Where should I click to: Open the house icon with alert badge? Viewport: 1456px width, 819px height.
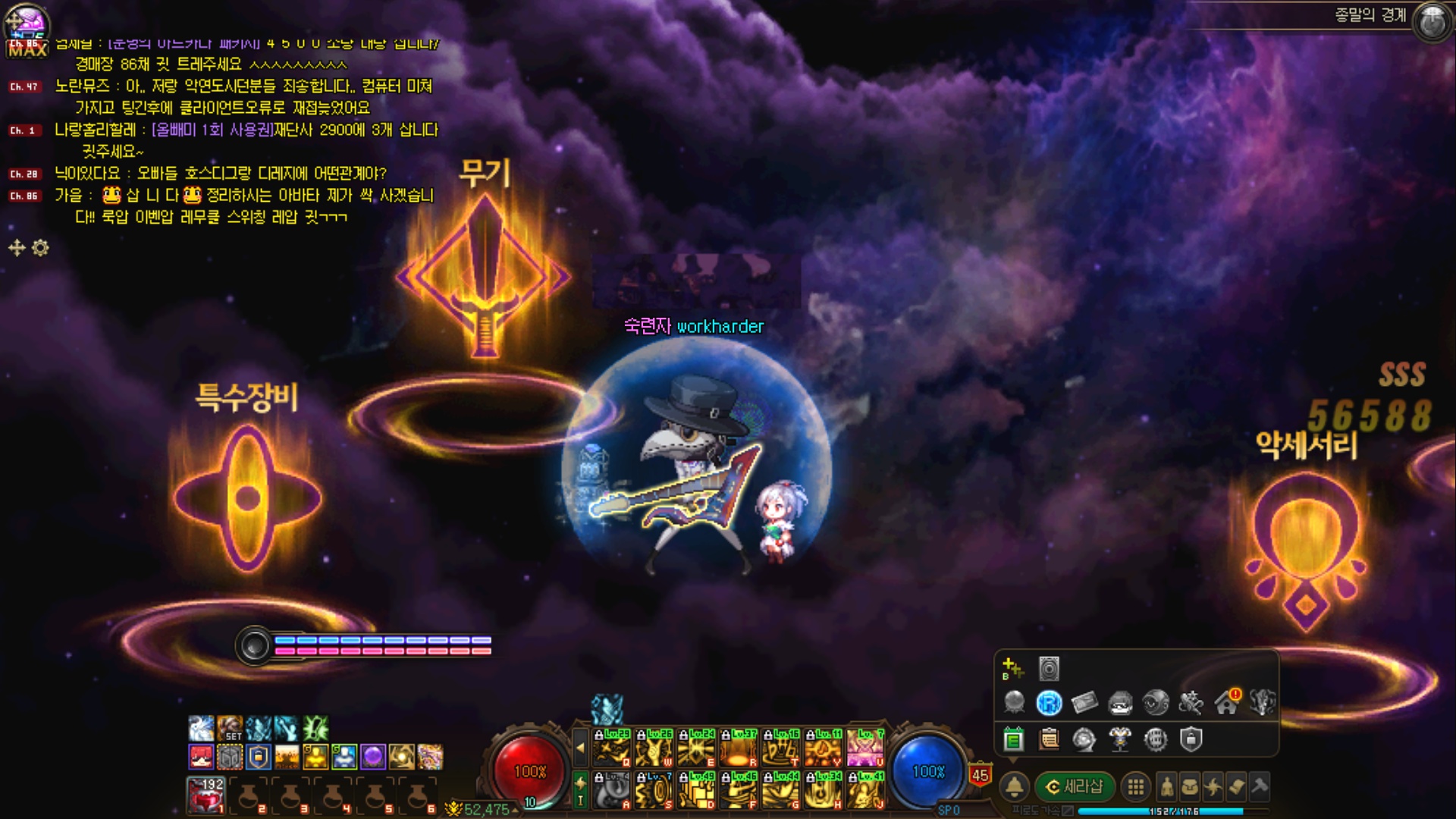[x=1226, y=703]
